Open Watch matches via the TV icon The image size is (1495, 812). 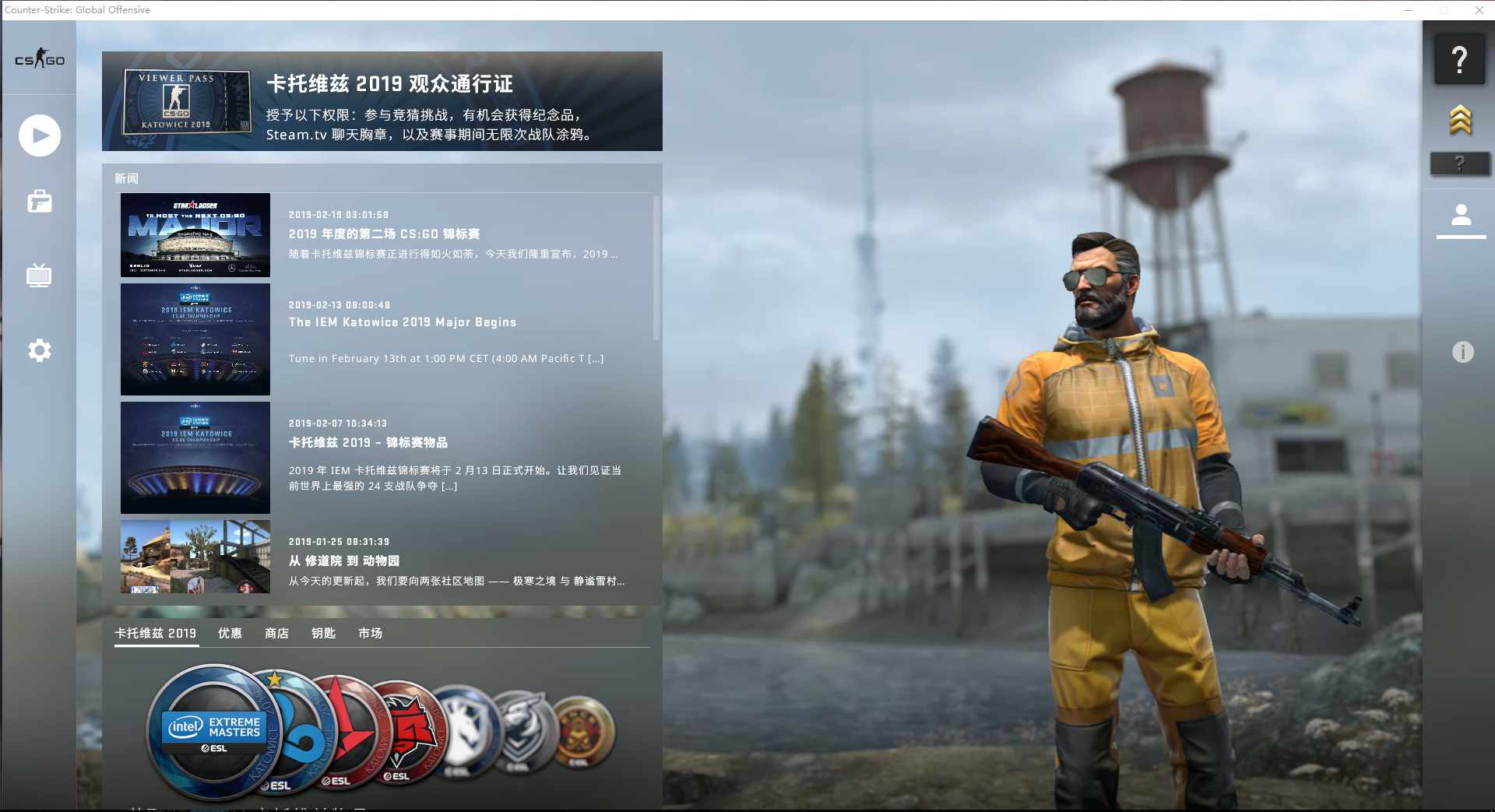pos(39,275)
